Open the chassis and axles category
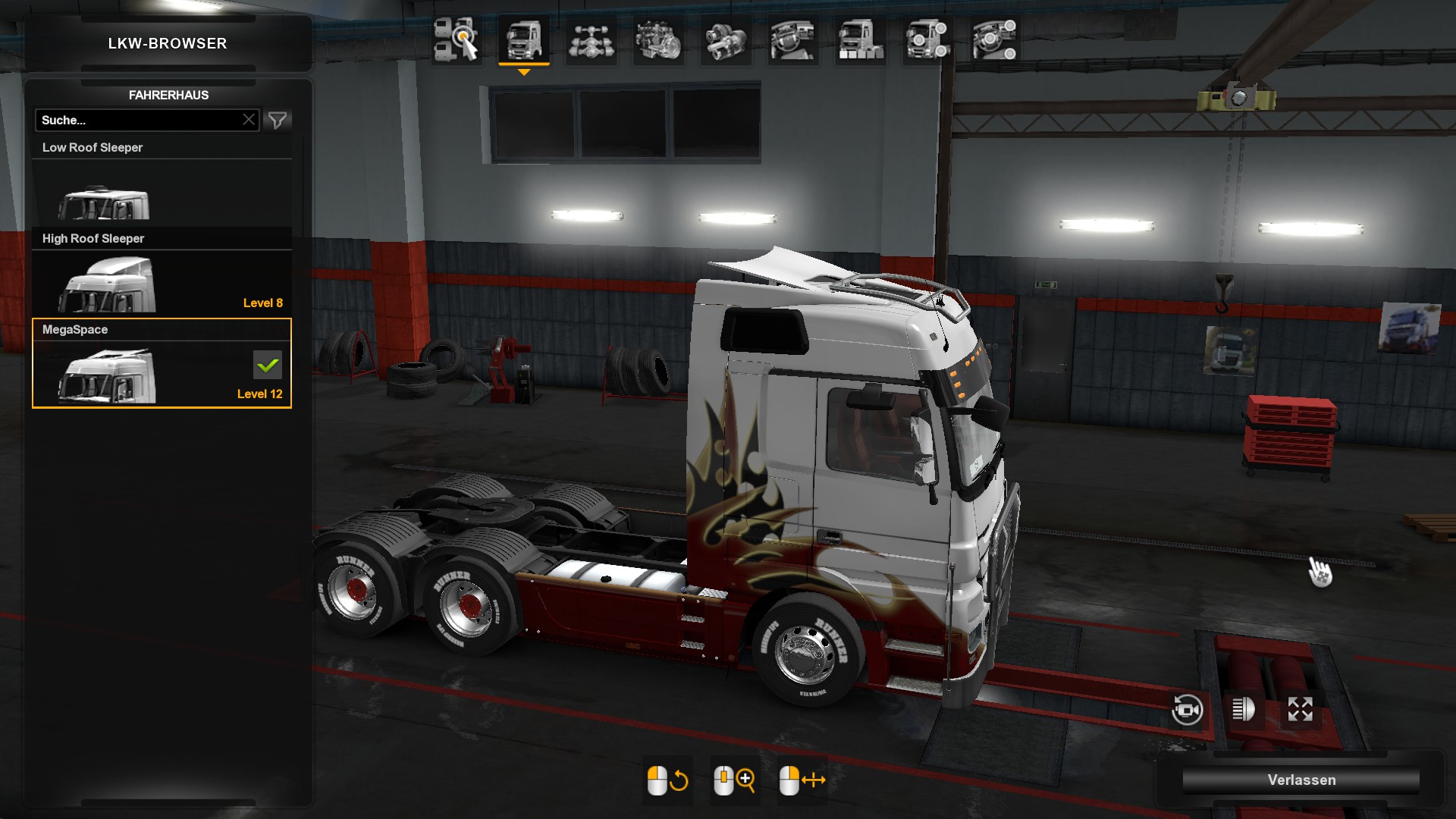 [x=591, y=40]
